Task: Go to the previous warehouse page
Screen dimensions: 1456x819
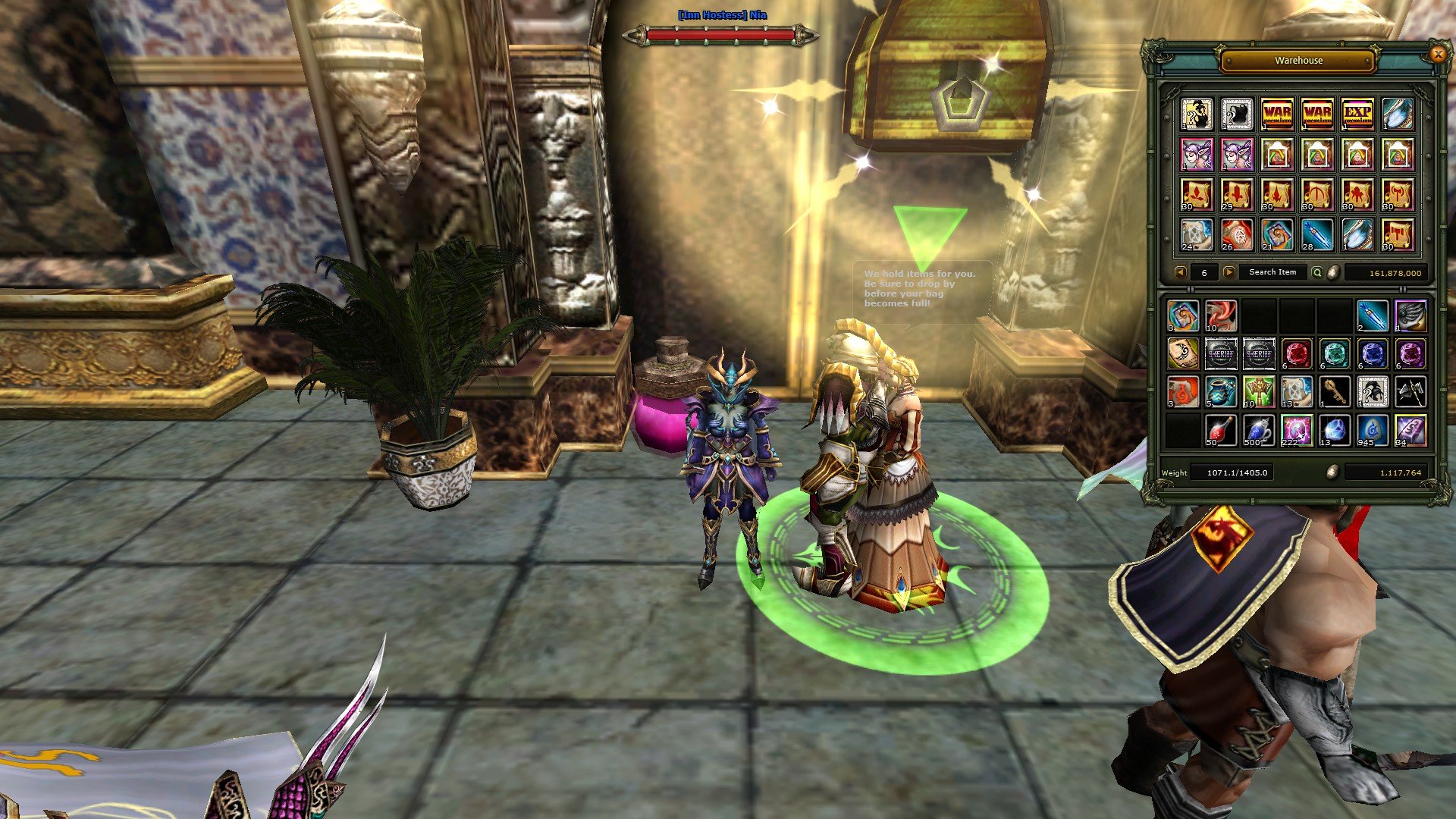Action: [x=1180, y=272]
